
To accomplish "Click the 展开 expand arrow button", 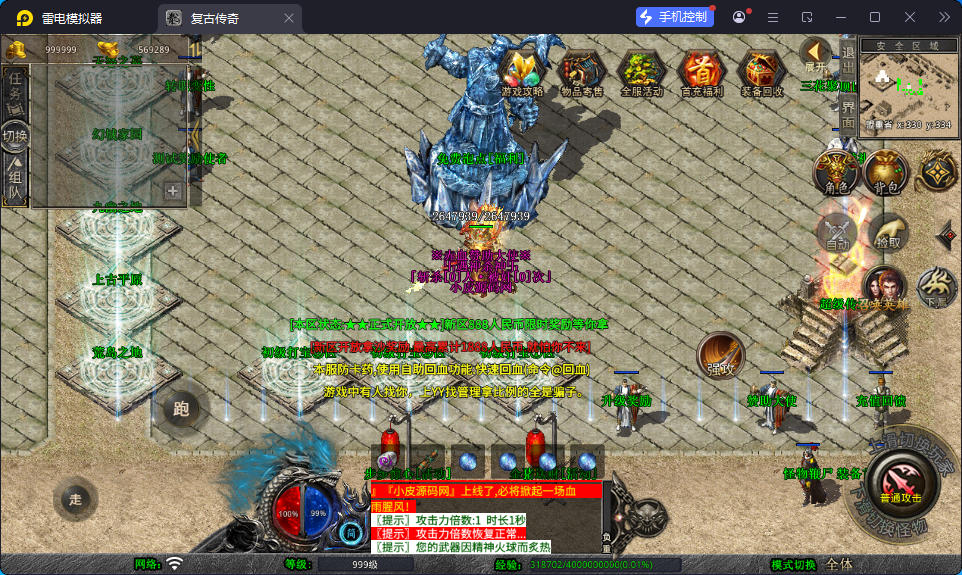I will [x=815, y=55].
